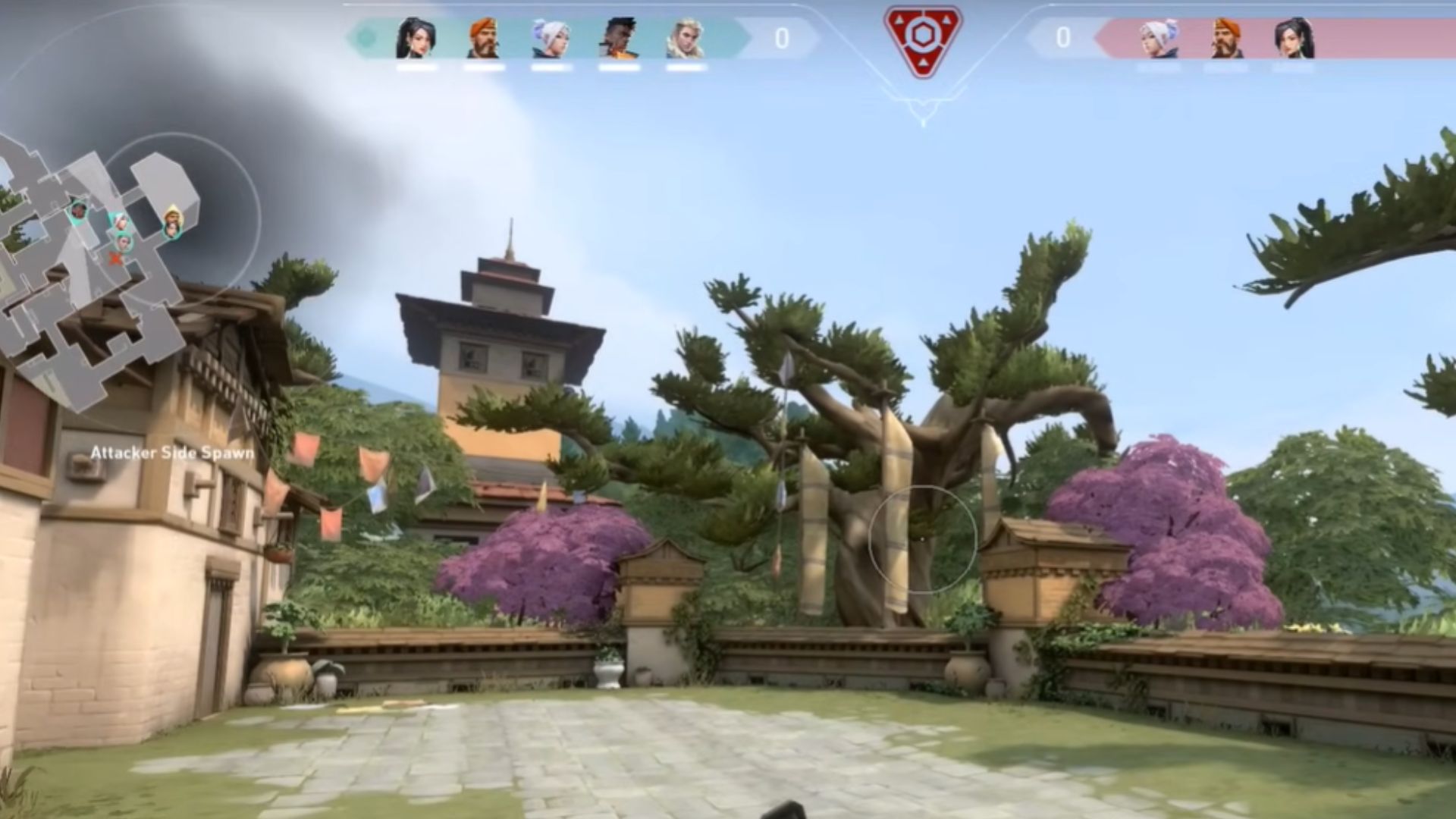The height and width of the screenshot is (819, 1456).
Task: Select Brimstone's portrait on the teal team
Action: point(483,38)
